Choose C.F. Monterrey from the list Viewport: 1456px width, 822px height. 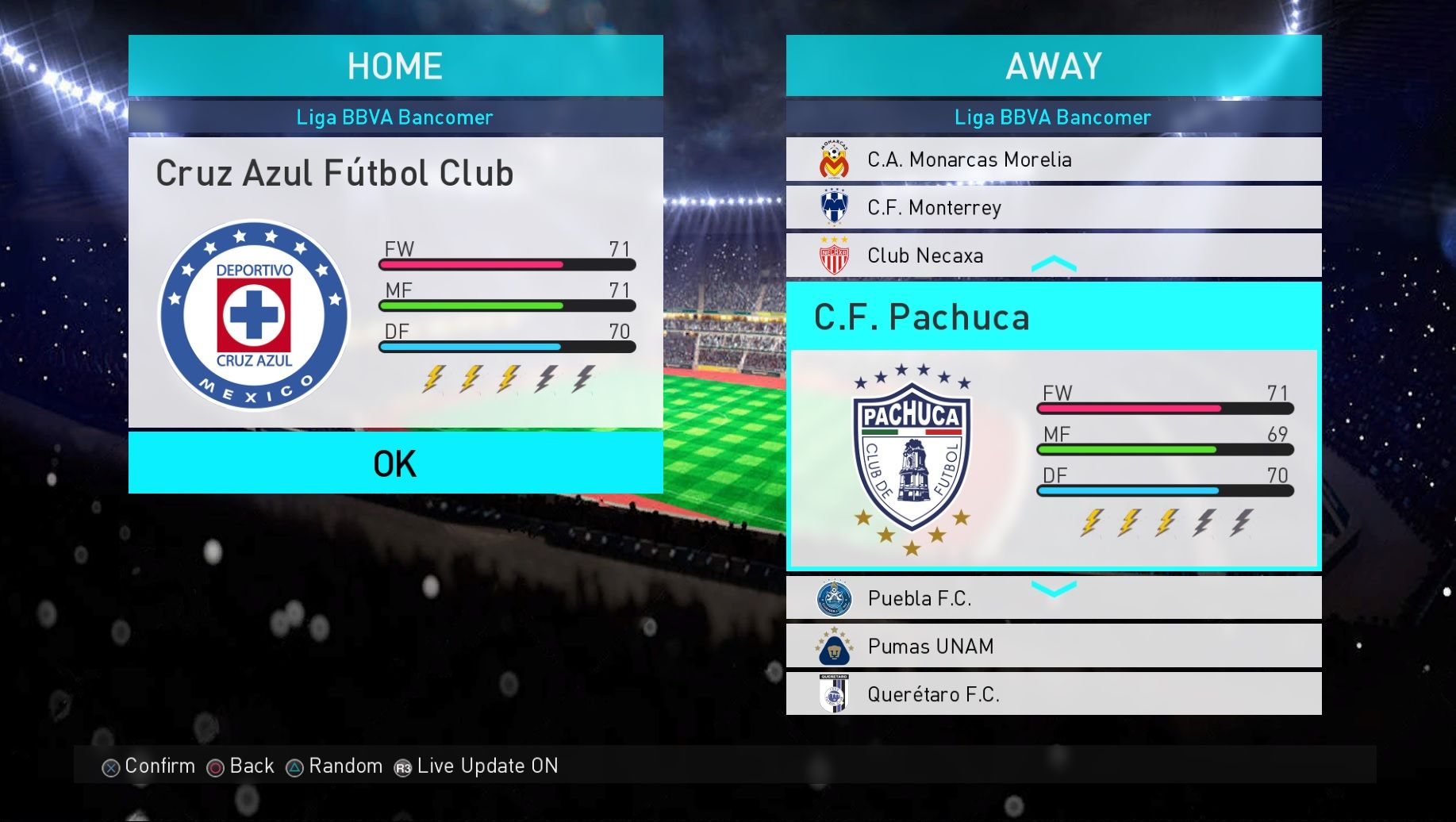pos(1053,208)
